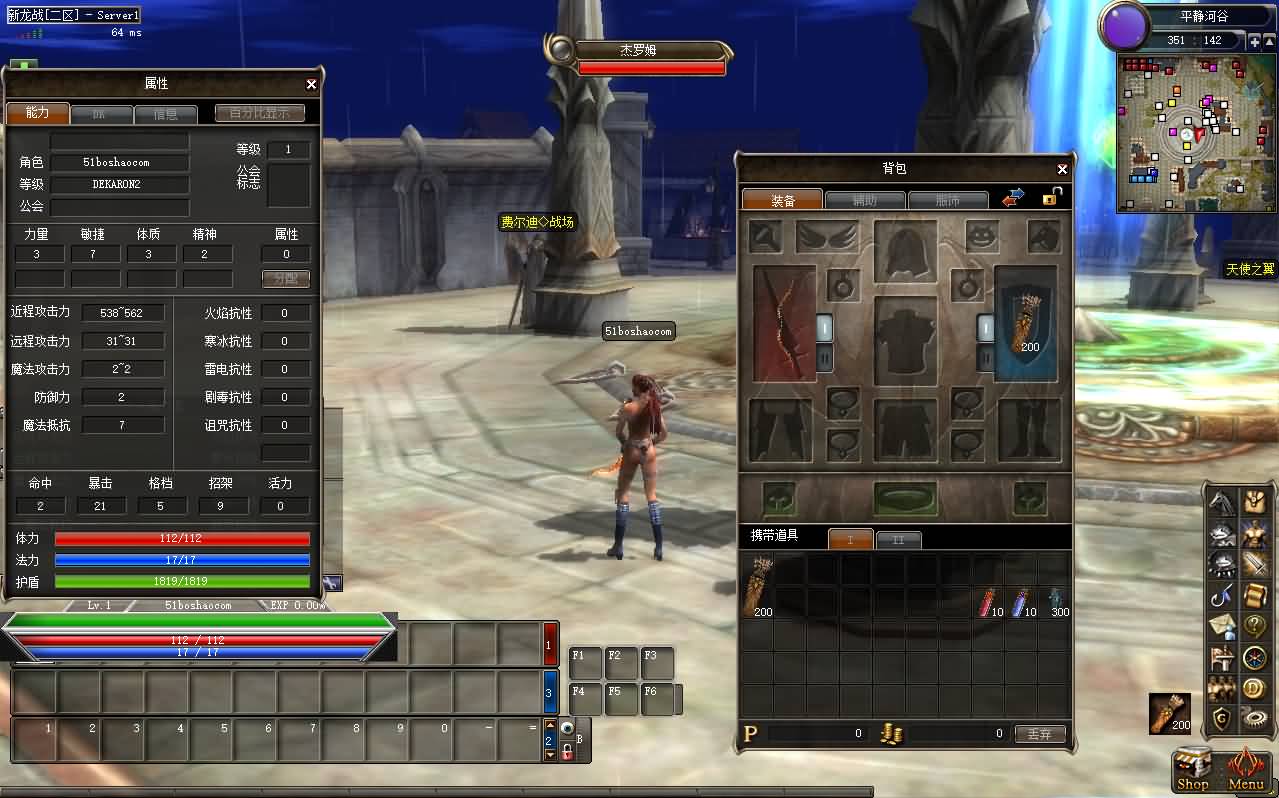The image size is (1279, 798).
Task: Open the question mark help icon
Action: [1254, 626]
